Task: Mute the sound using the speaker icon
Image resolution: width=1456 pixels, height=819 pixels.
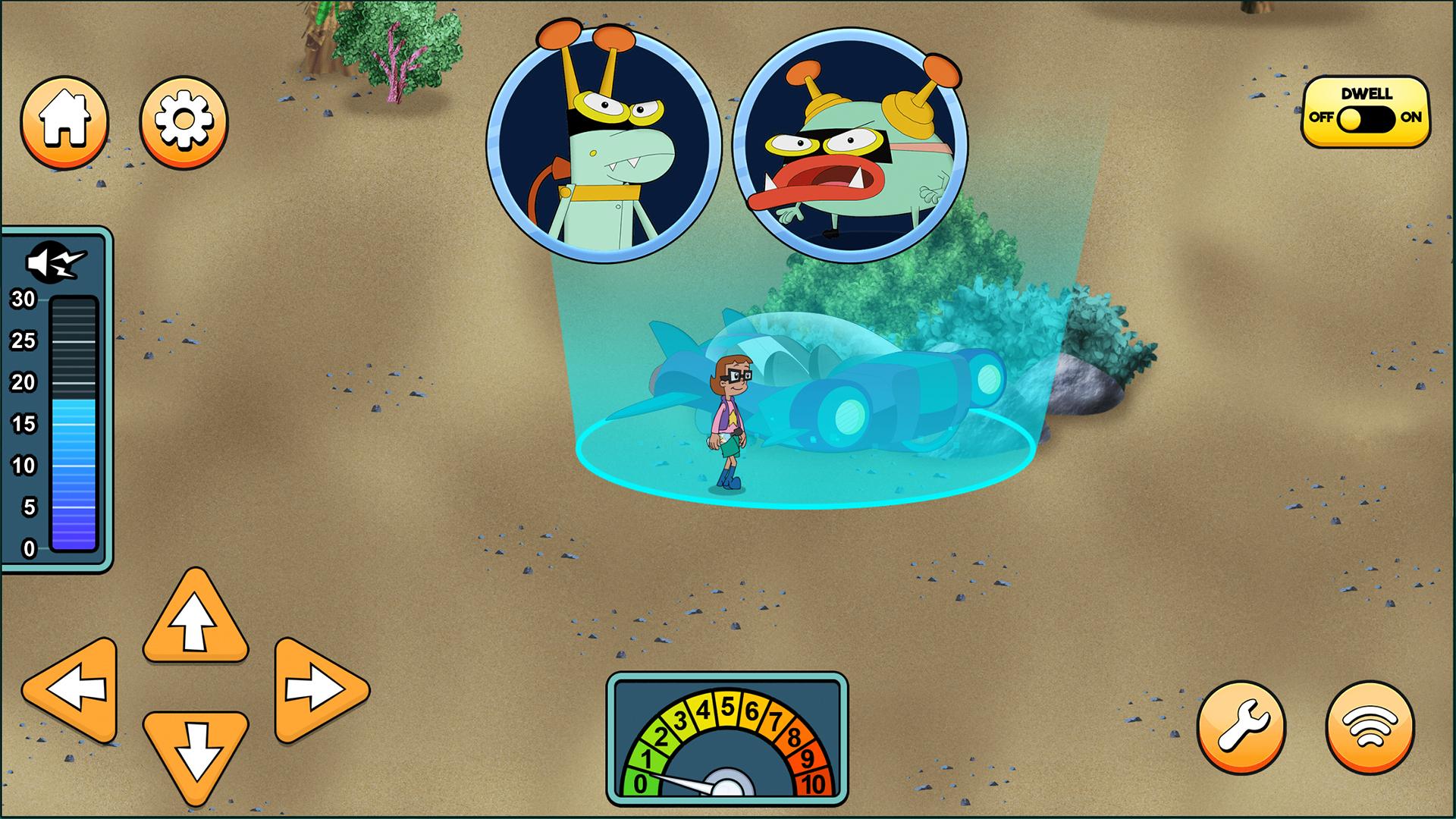Action: click(x=50, y=262)
